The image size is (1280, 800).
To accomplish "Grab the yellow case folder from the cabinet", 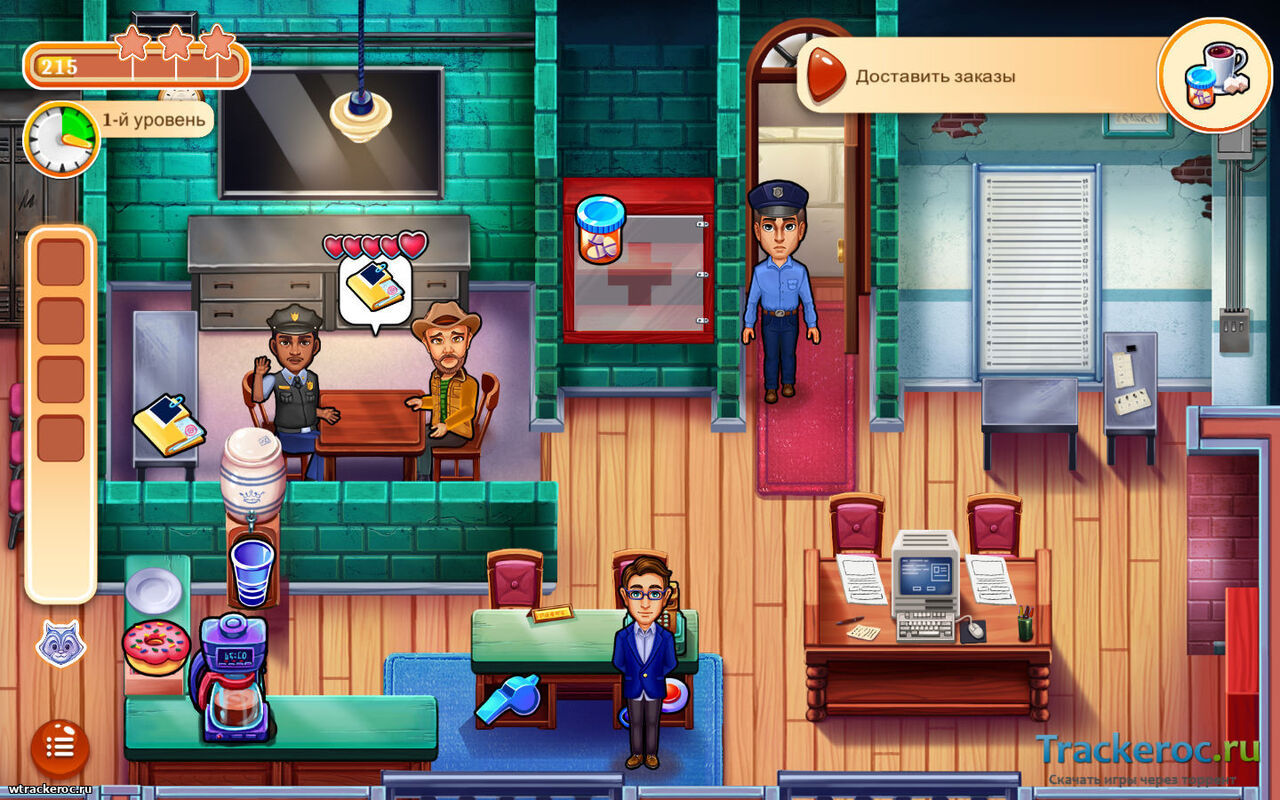I will (x=168, y=425).
